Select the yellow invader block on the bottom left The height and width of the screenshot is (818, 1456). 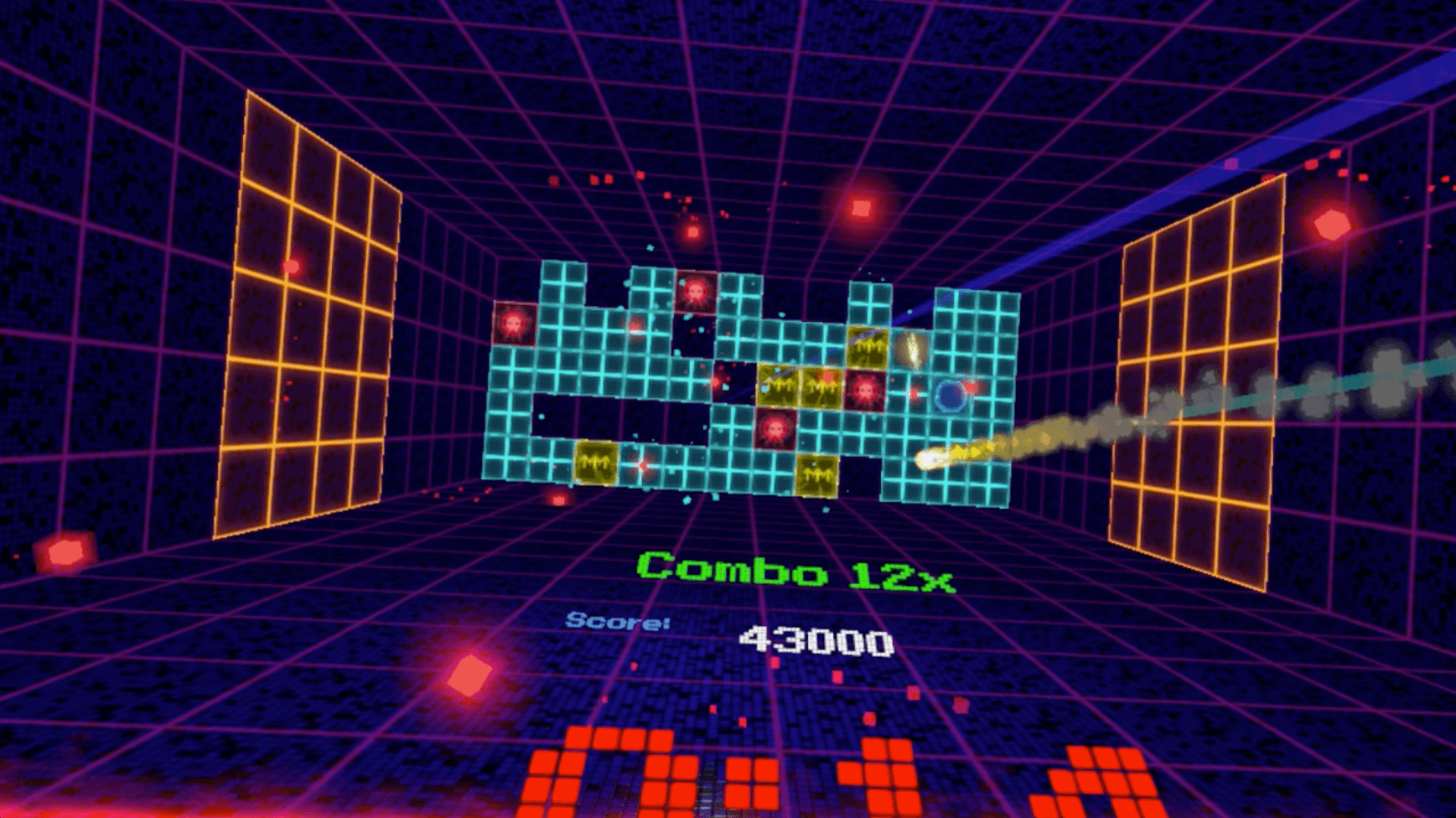pyautogui.click(x=596, y=462)
